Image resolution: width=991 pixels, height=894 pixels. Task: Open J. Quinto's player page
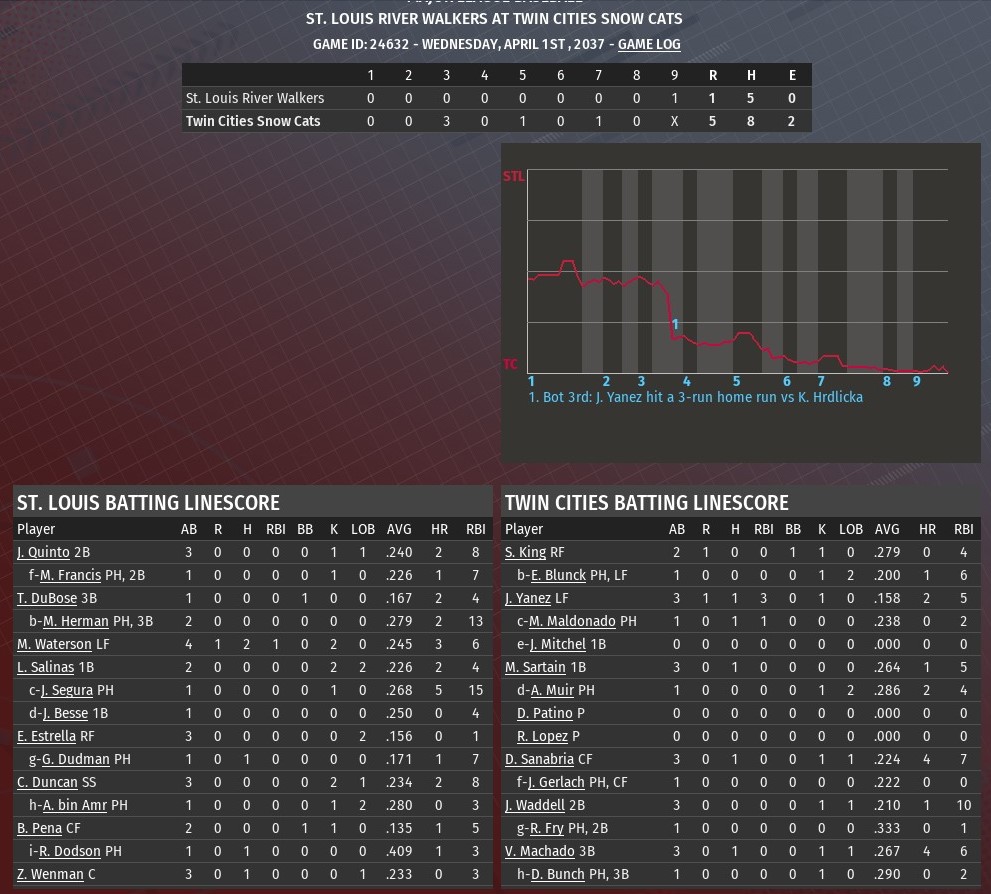pos(43,552)
